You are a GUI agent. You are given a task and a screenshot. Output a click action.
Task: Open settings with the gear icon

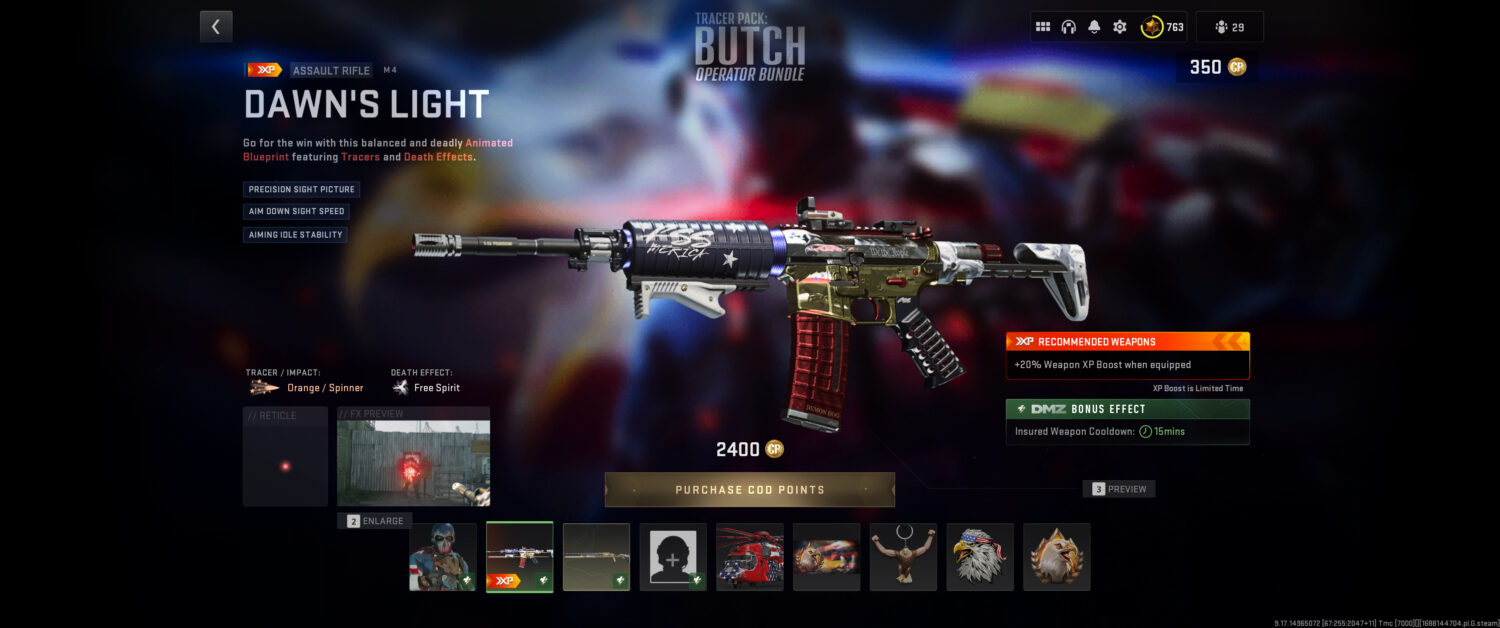pos(1120,27)
